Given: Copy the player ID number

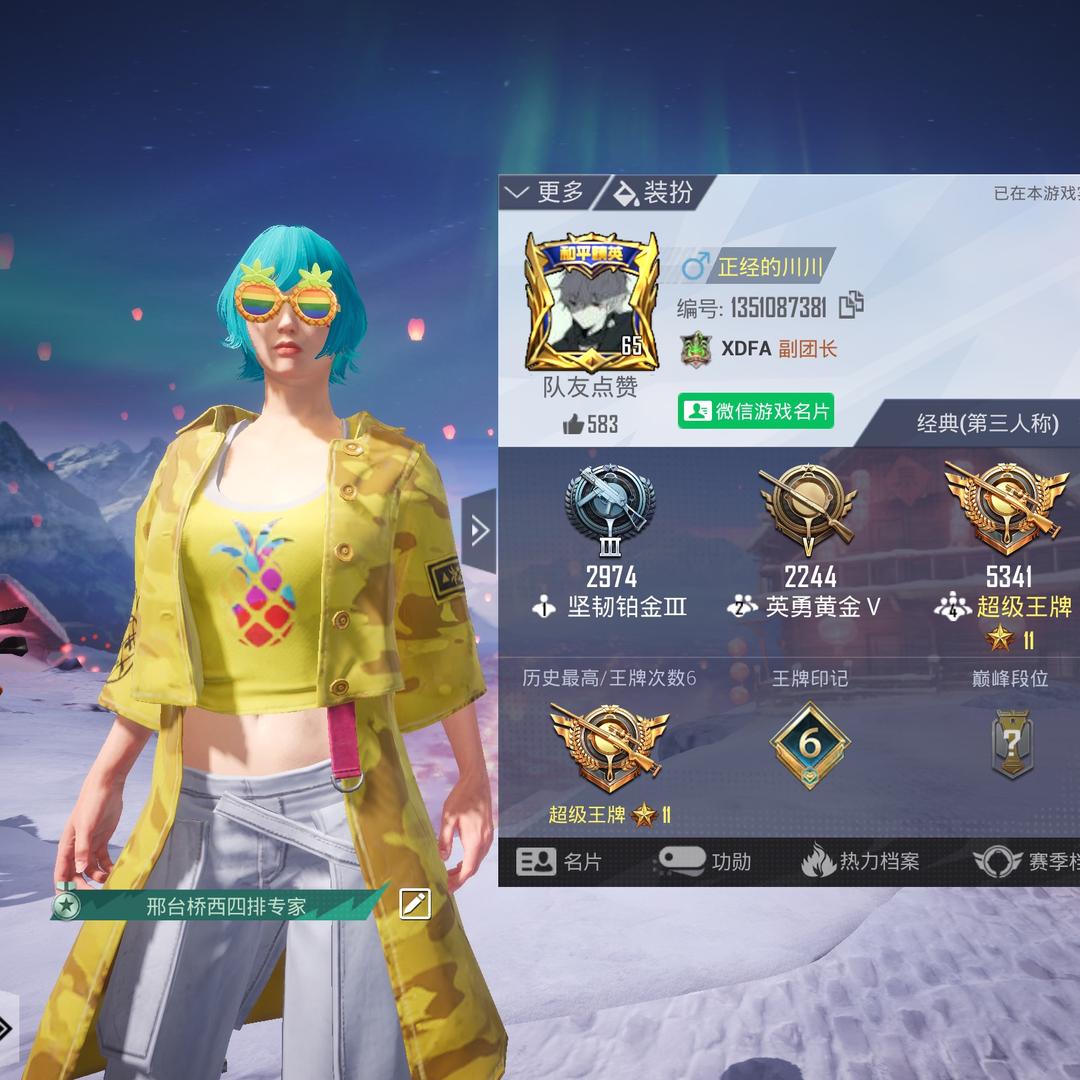Looking at the screenshot, I should (851, 305).
